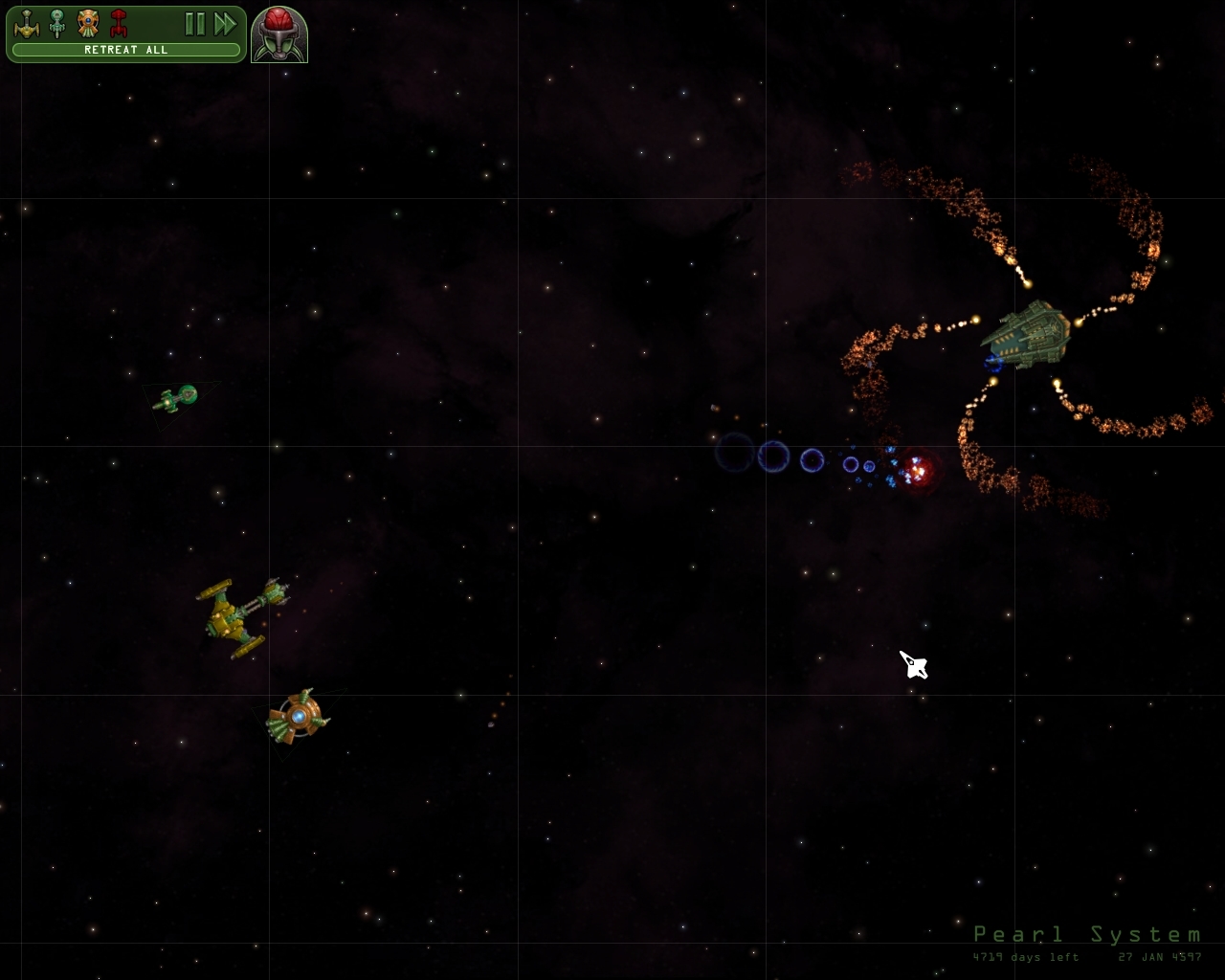Image resolution: width=1225 pixels, height=980 pixels.
Task: Click the green fleet status panel background
Action: click(x=158, y=24)
